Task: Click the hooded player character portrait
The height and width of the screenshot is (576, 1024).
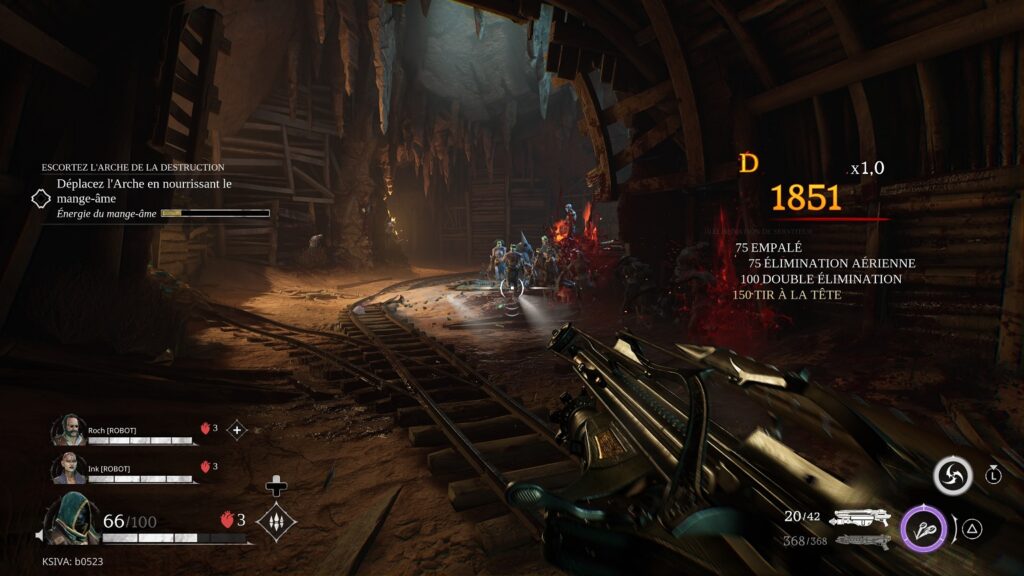Action: [70, 520]
